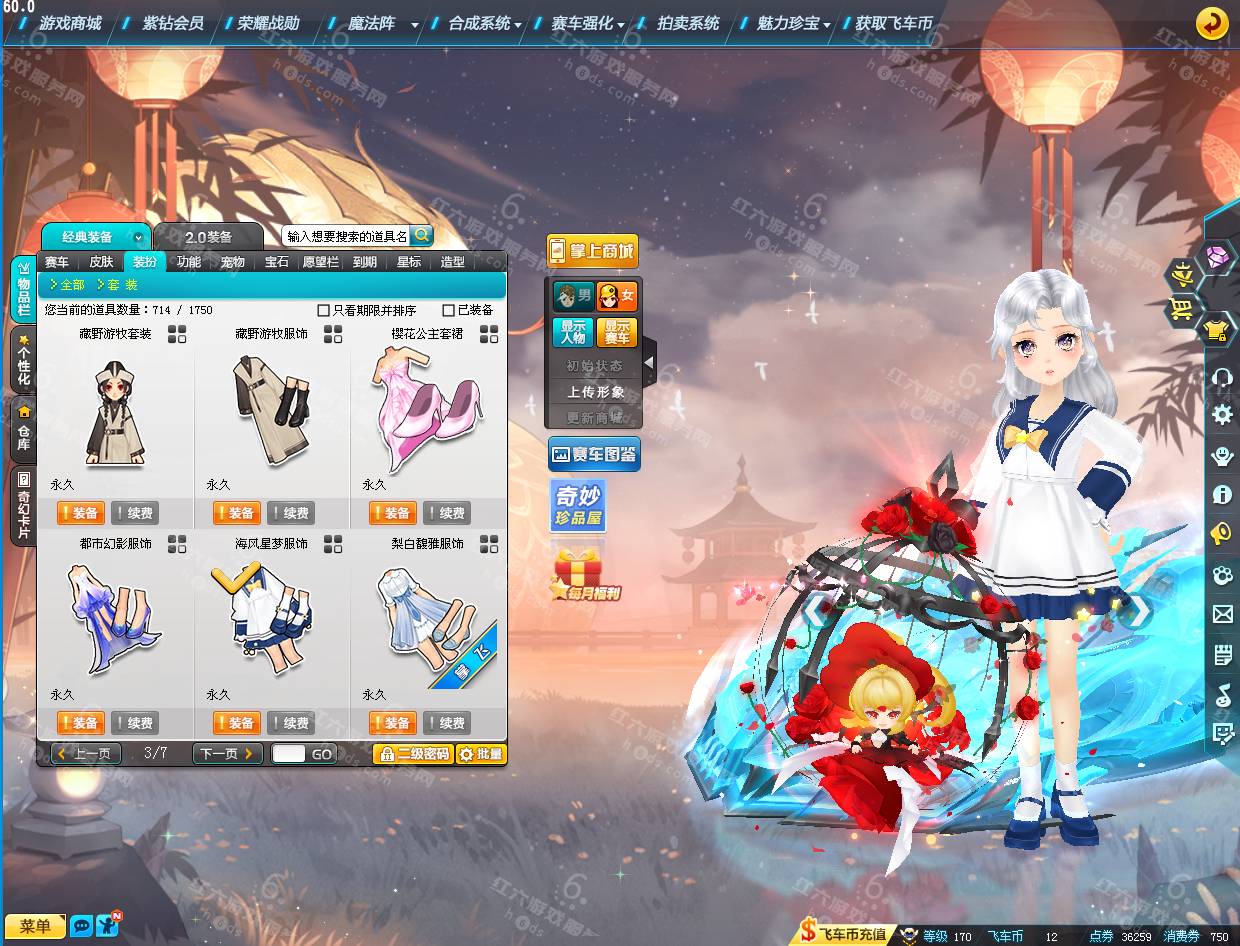
Task: Click the yellow back arrow button
Action: (x=1212, y=23)
